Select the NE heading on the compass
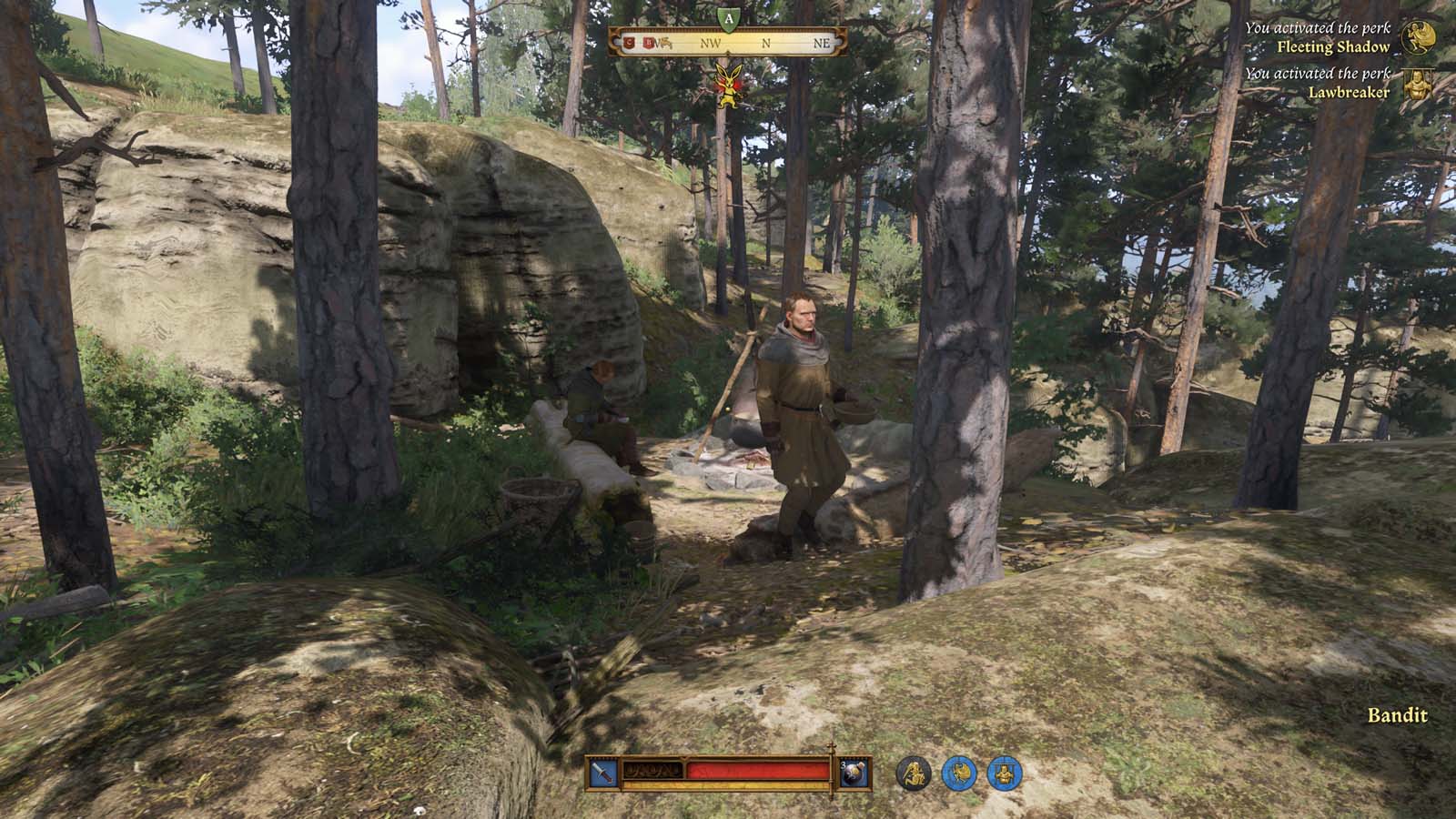 822,42
